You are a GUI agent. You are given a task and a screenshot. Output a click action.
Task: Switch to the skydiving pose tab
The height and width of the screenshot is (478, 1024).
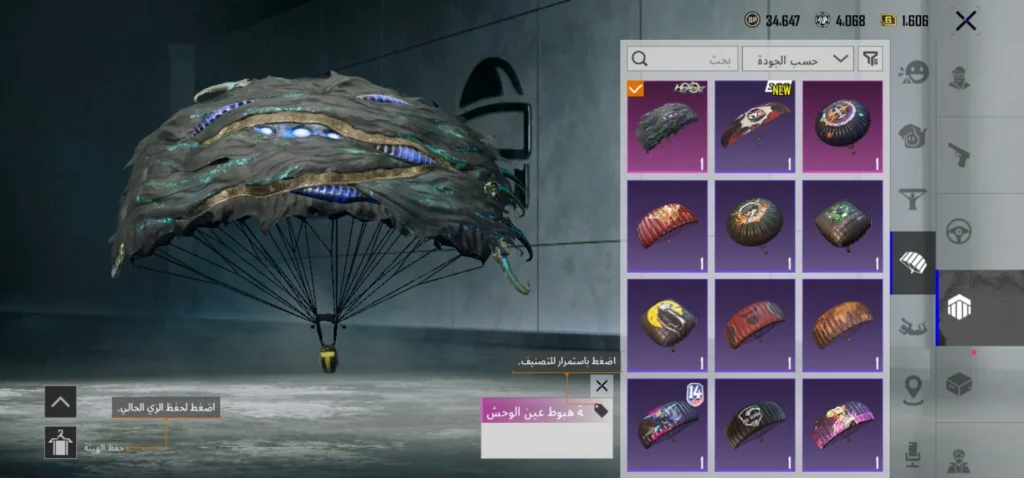pos(913,326)
